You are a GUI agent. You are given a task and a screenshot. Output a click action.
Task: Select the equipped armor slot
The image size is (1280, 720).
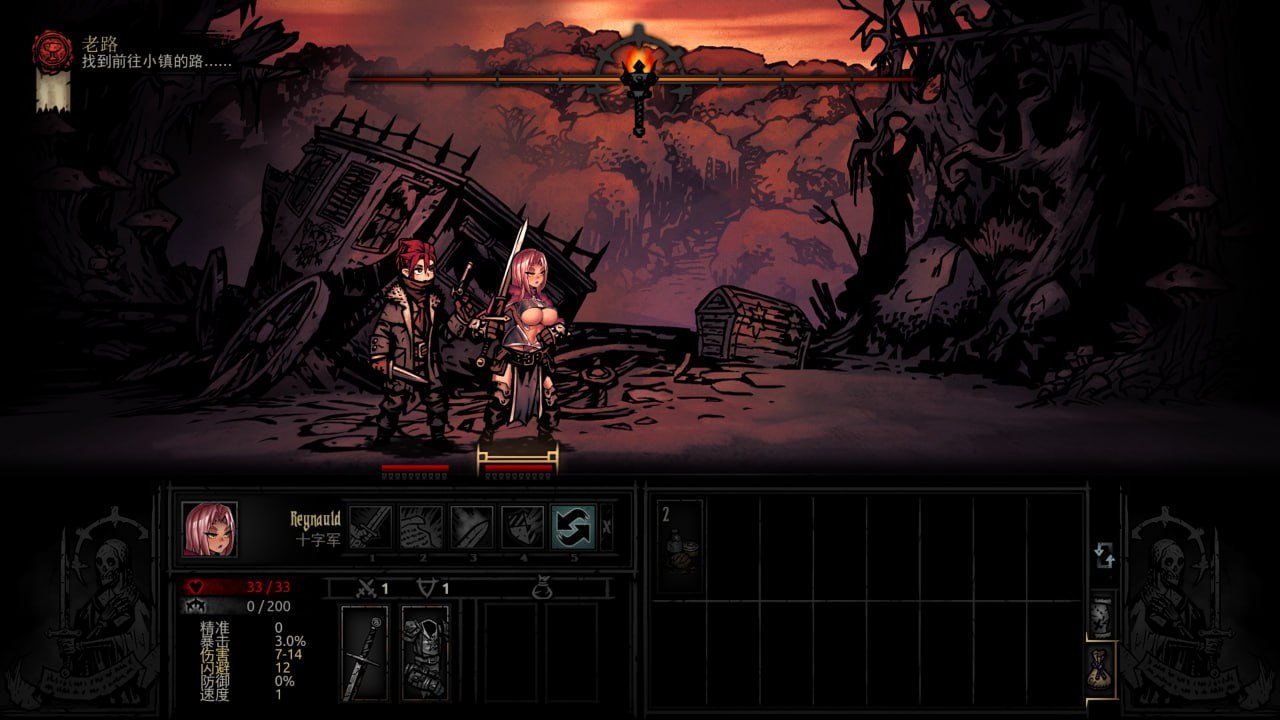(425, 654)
